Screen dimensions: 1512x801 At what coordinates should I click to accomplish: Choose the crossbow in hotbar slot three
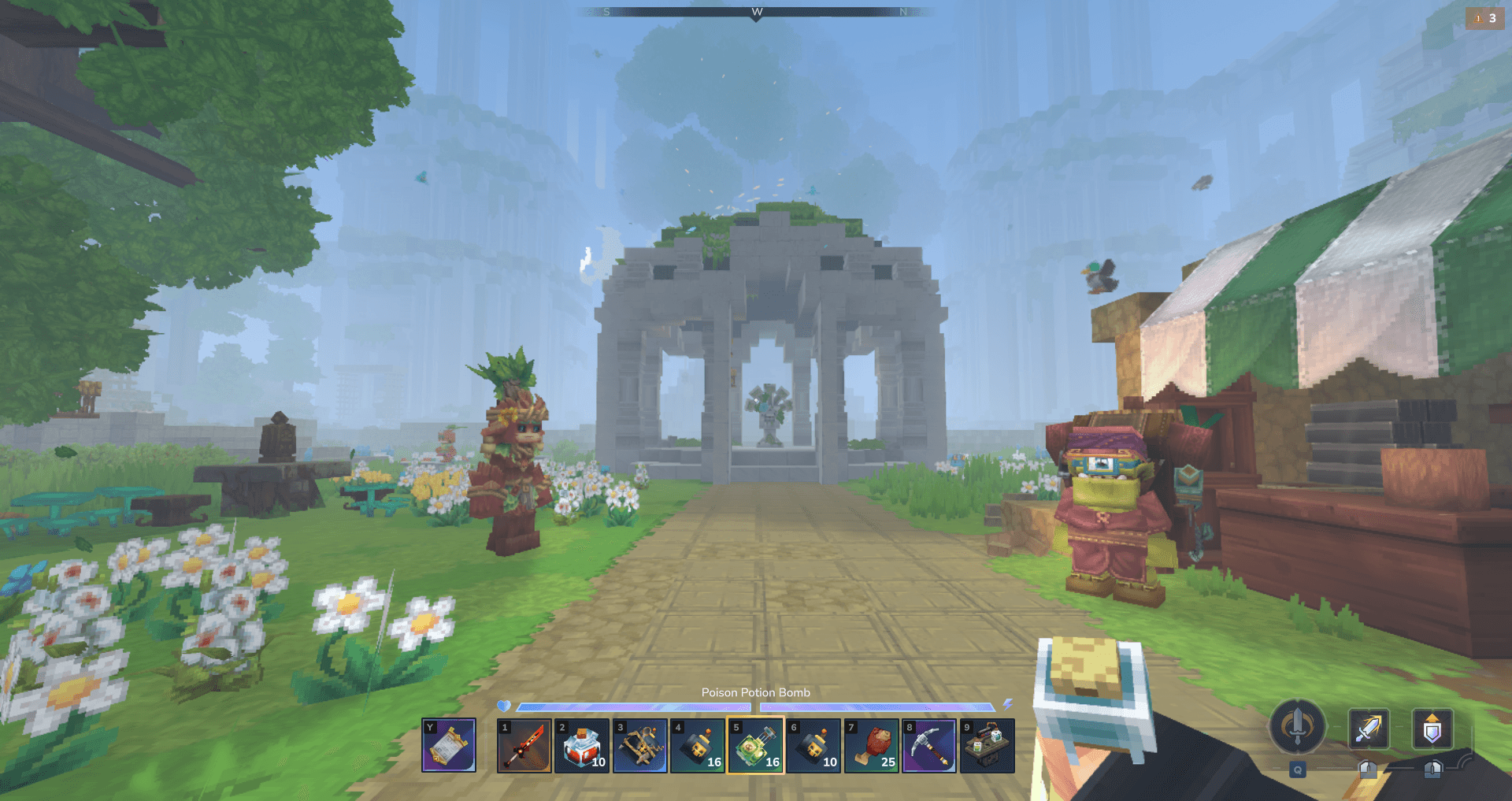[640, 745]
